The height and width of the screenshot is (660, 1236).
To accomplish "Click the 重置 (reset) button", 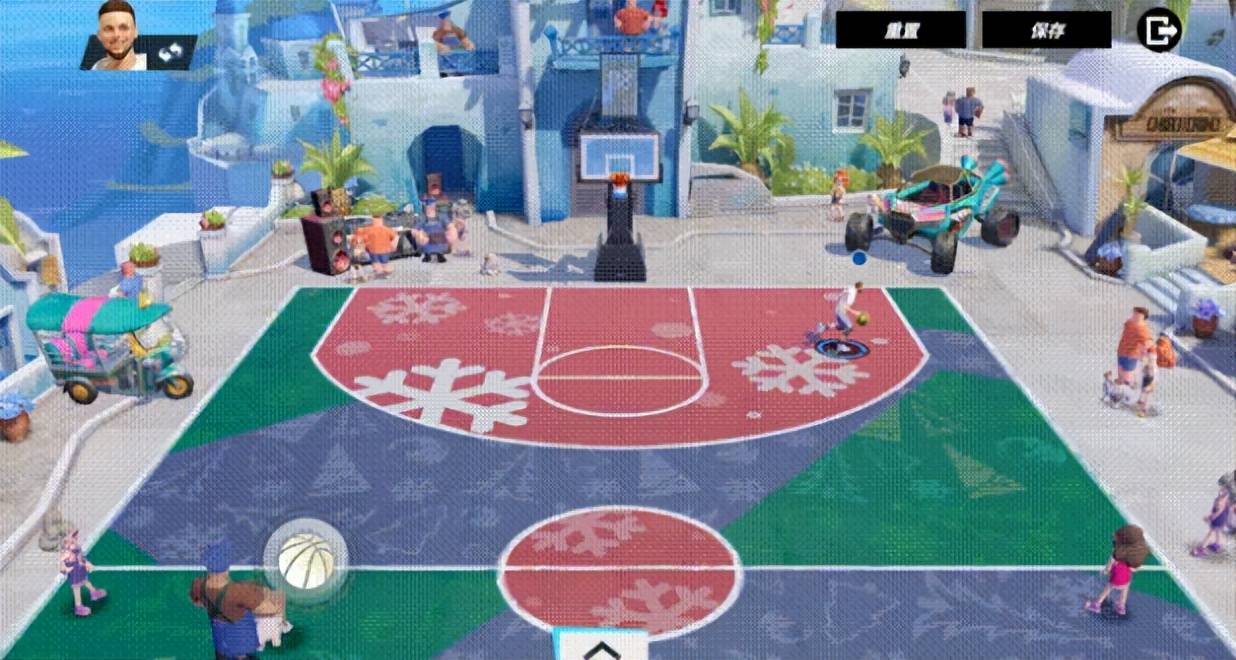I will click(x=900, y=30).
